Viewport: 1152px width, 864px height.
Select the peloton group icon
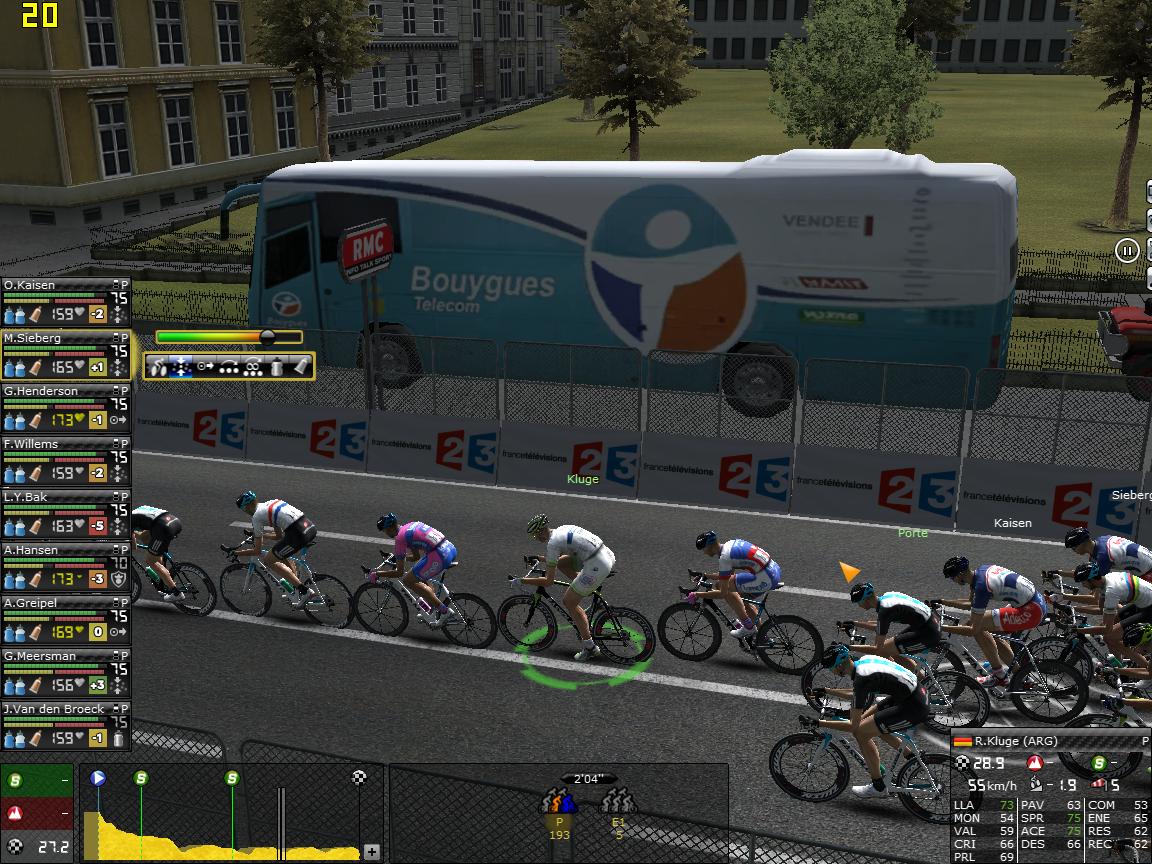[559, 802]
